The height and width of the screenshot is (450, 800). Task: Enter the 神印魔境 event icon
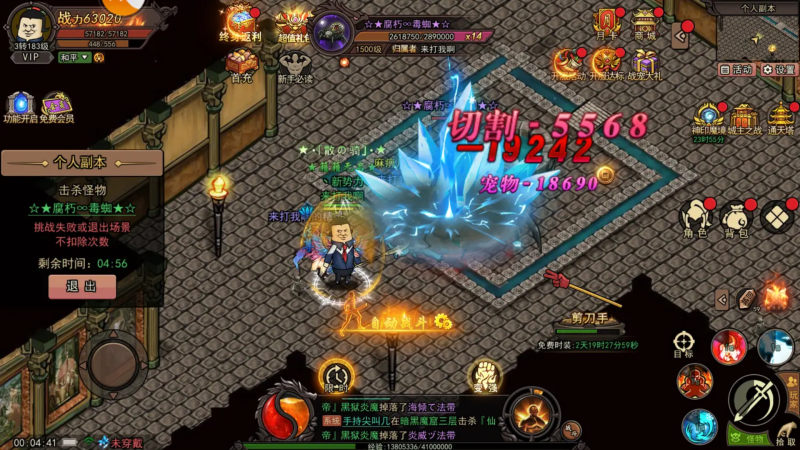pyautogui.click(x=708, y=118)
